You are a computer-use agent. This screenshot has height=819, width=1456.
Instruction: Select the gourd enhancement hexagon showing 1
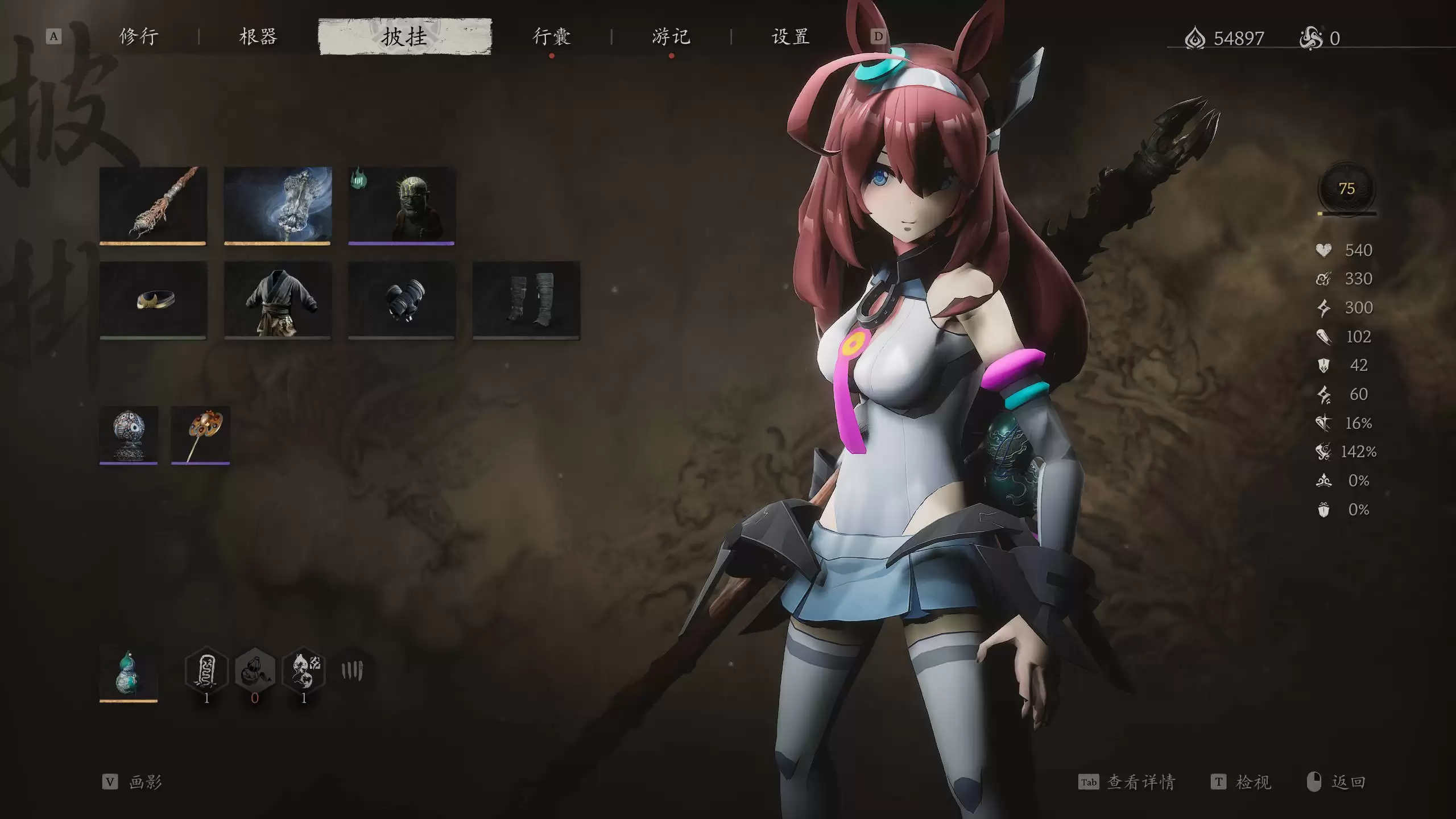pos(303,671)
